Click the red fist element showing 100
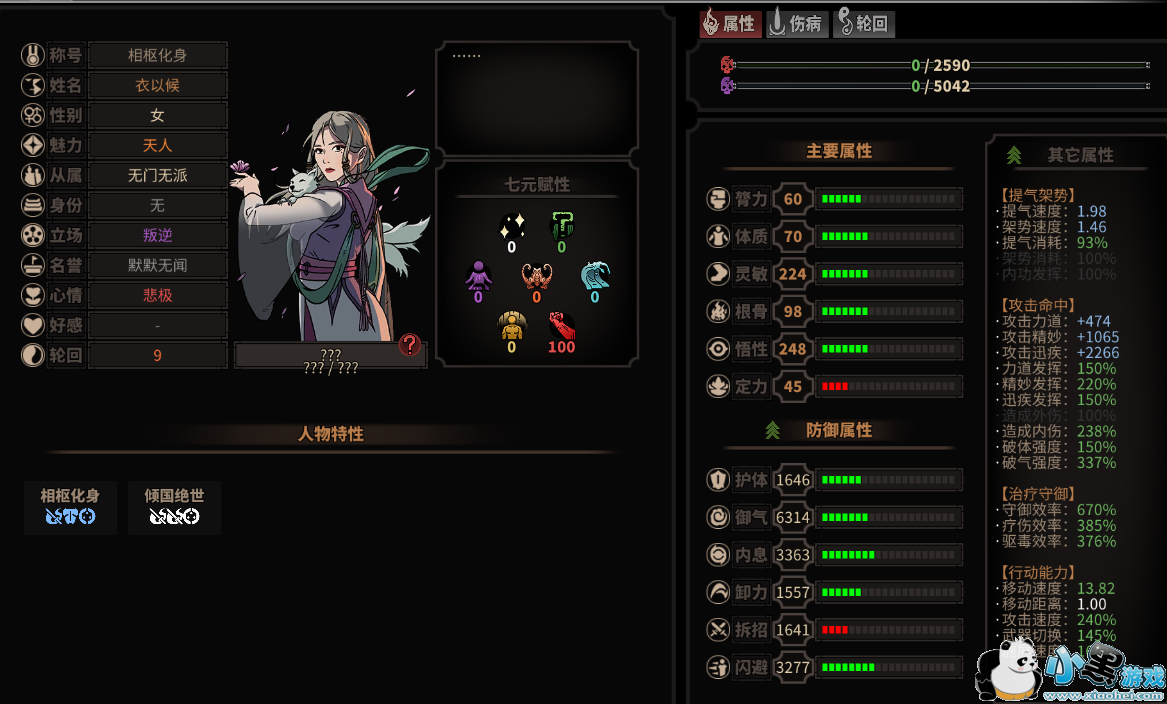 pos(561,330)
